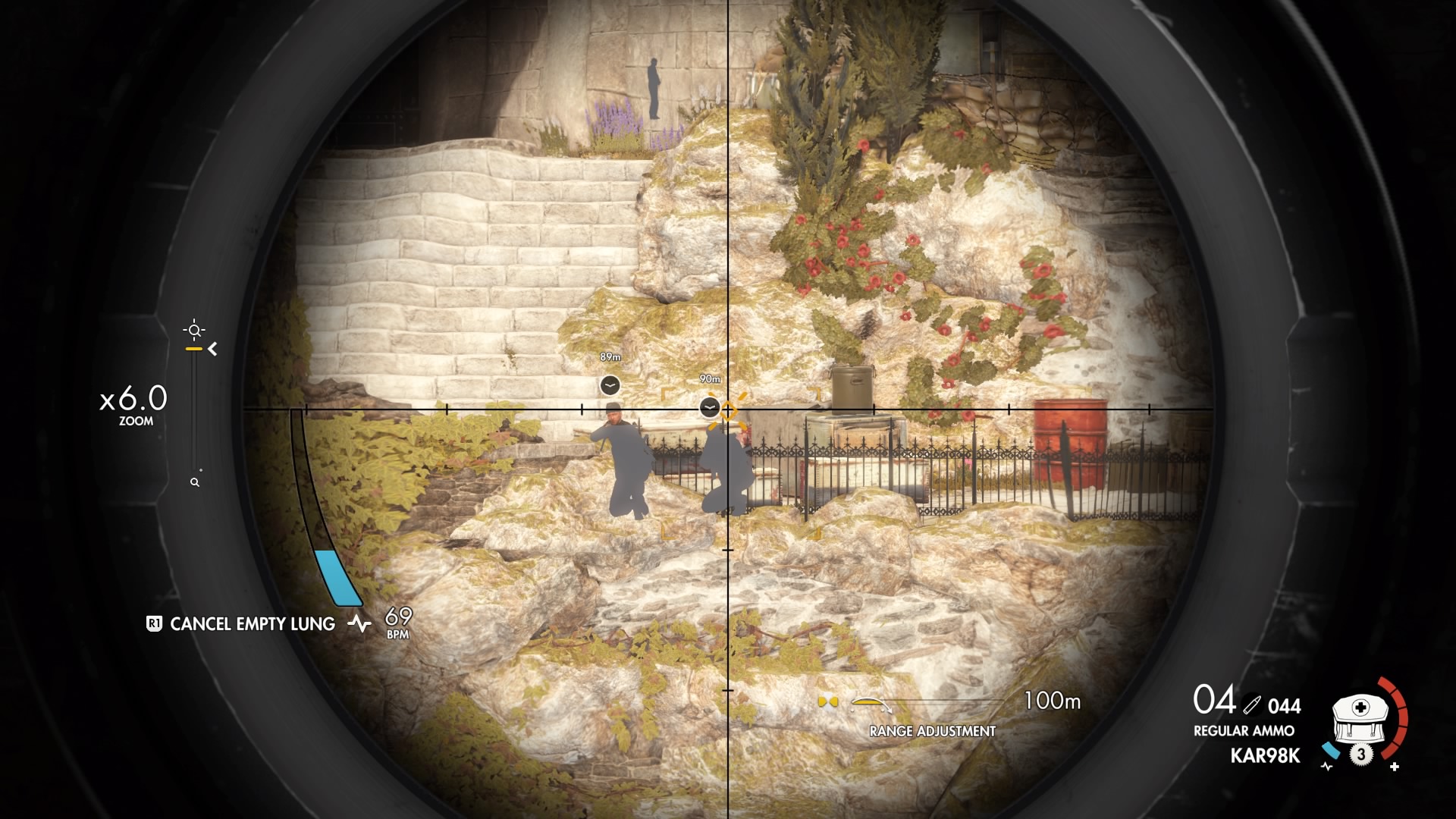Click the x6.0 ZOOM indicator
The height and width of the screenshot is (819, 1456).
pyautogui.click(x=133, y=404)
